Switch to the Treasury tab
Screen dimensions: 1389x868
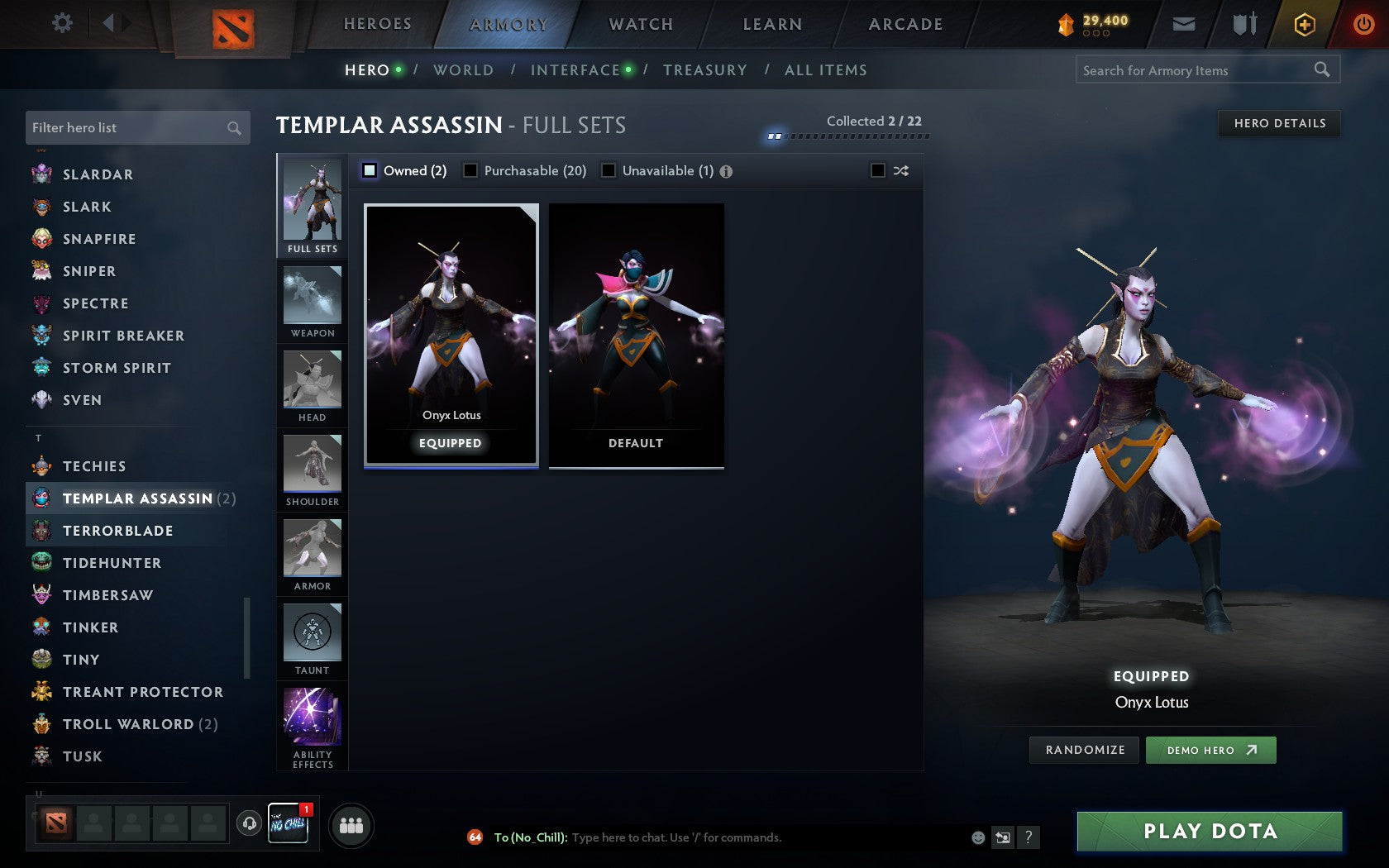pyautogui.click(x=704, y=70)
